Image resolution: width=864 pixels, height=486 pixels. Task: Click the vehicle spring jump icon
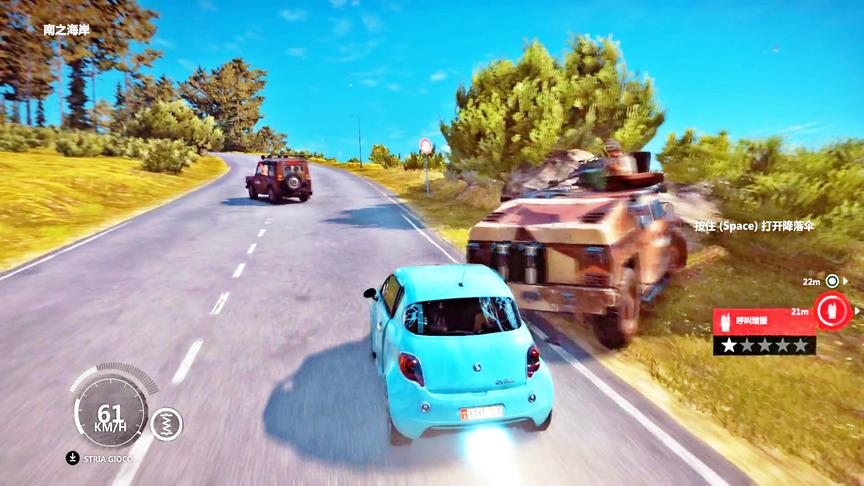click(166, 424)
